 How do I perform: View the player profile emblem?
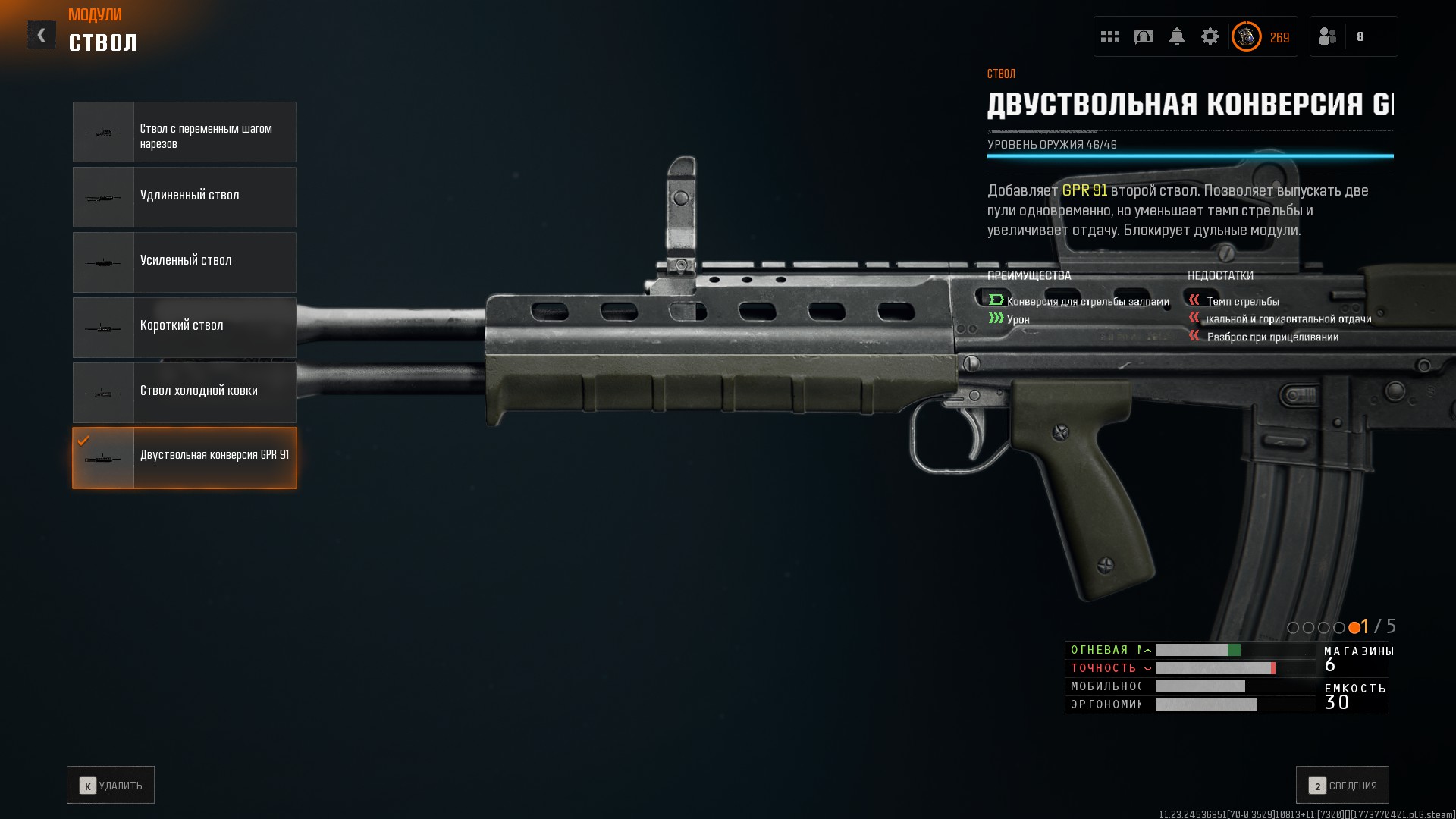tap(1247, 36)
